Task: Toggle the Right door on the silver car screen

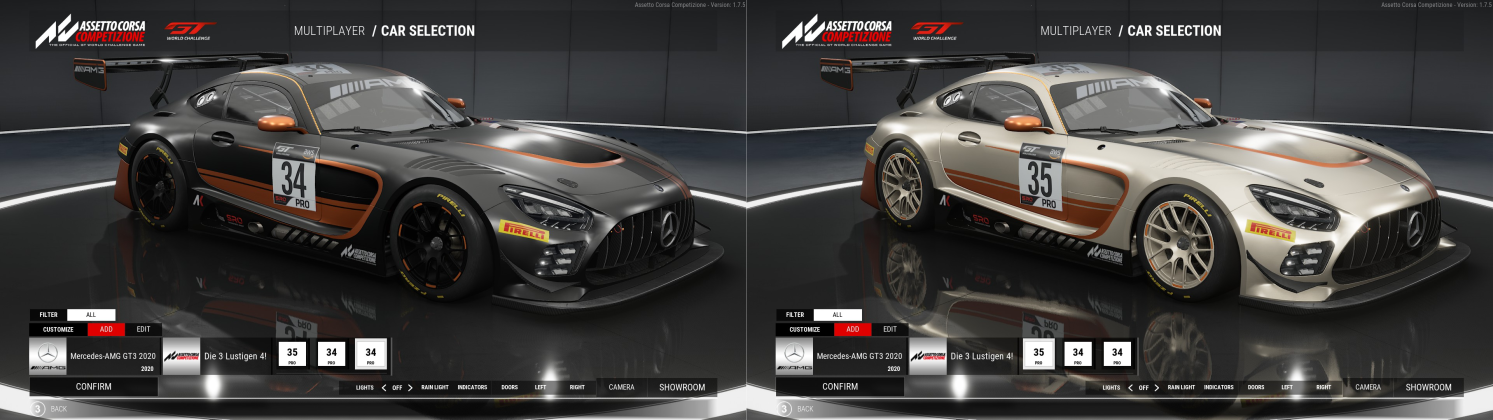Action: 1324,387
